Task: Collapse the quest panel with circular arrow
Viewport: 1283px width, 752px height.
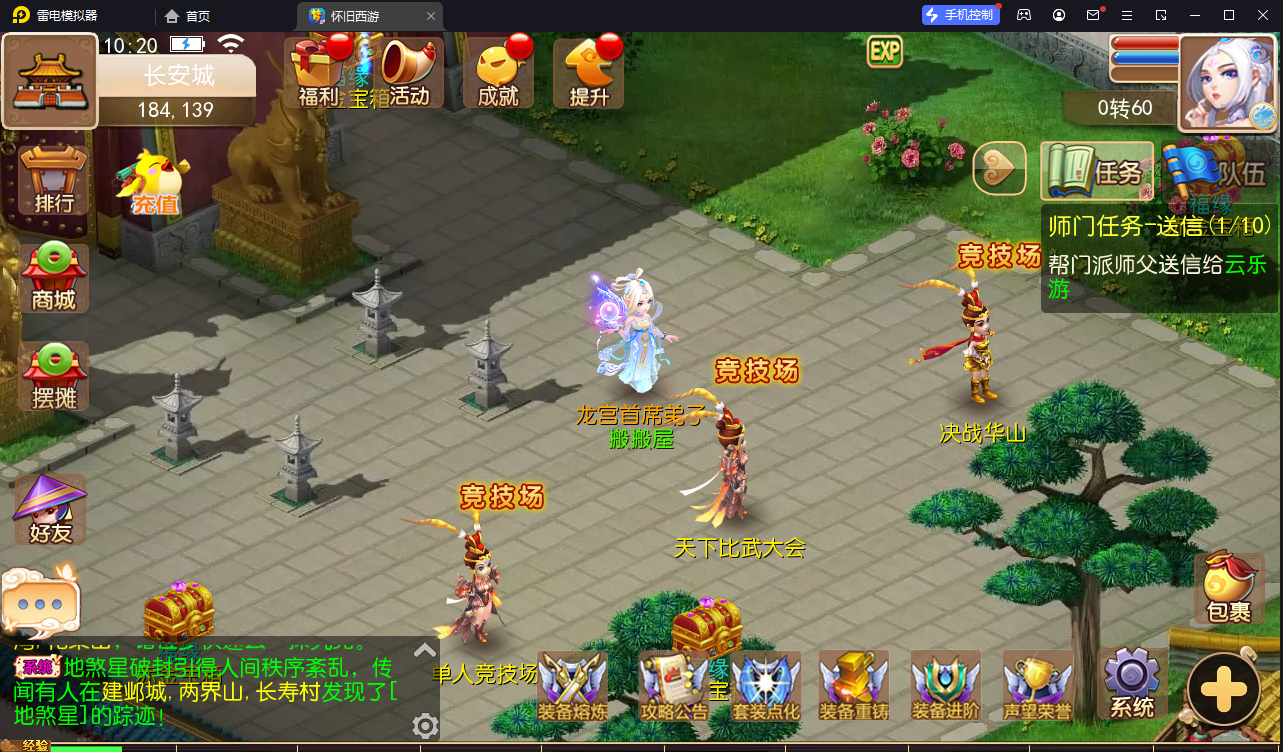Action: tap(999, 168)
